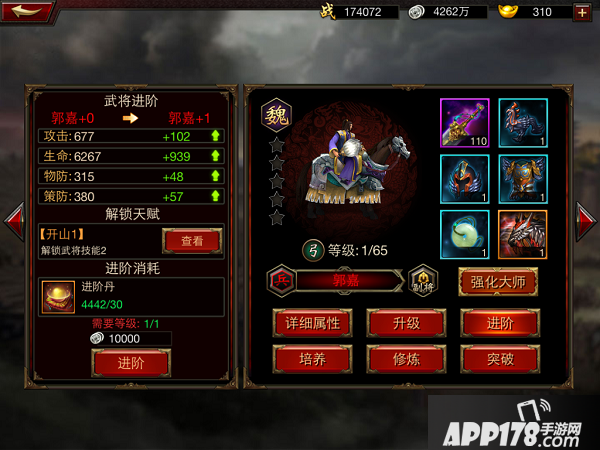Viewport: 600px width, 450px height.
Task: Show 详细属性 detailed attributes
Action: pos(313,322)
